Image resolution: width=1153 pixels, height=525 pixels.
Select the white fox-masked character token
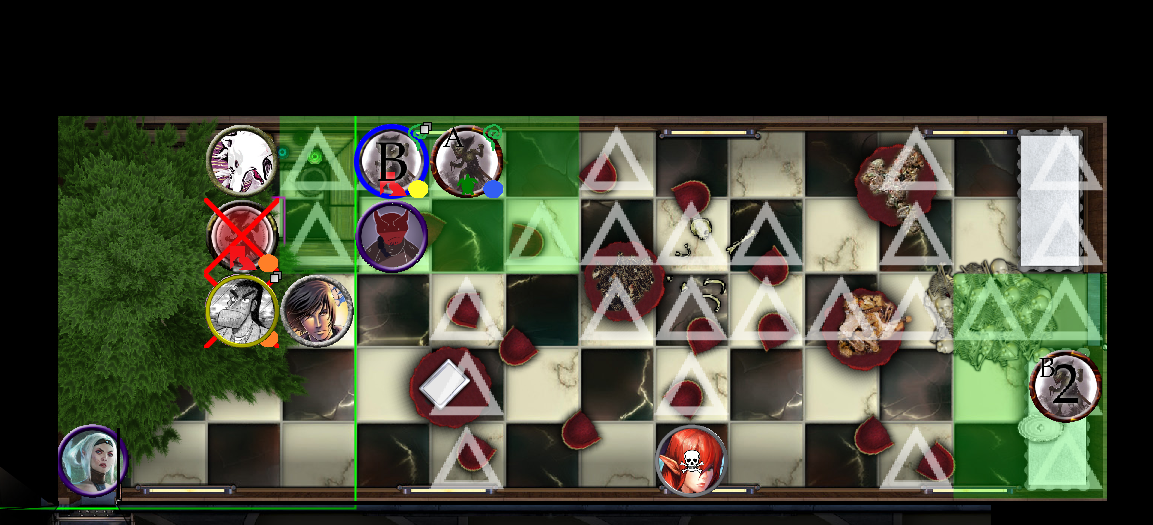pos(242,160)
